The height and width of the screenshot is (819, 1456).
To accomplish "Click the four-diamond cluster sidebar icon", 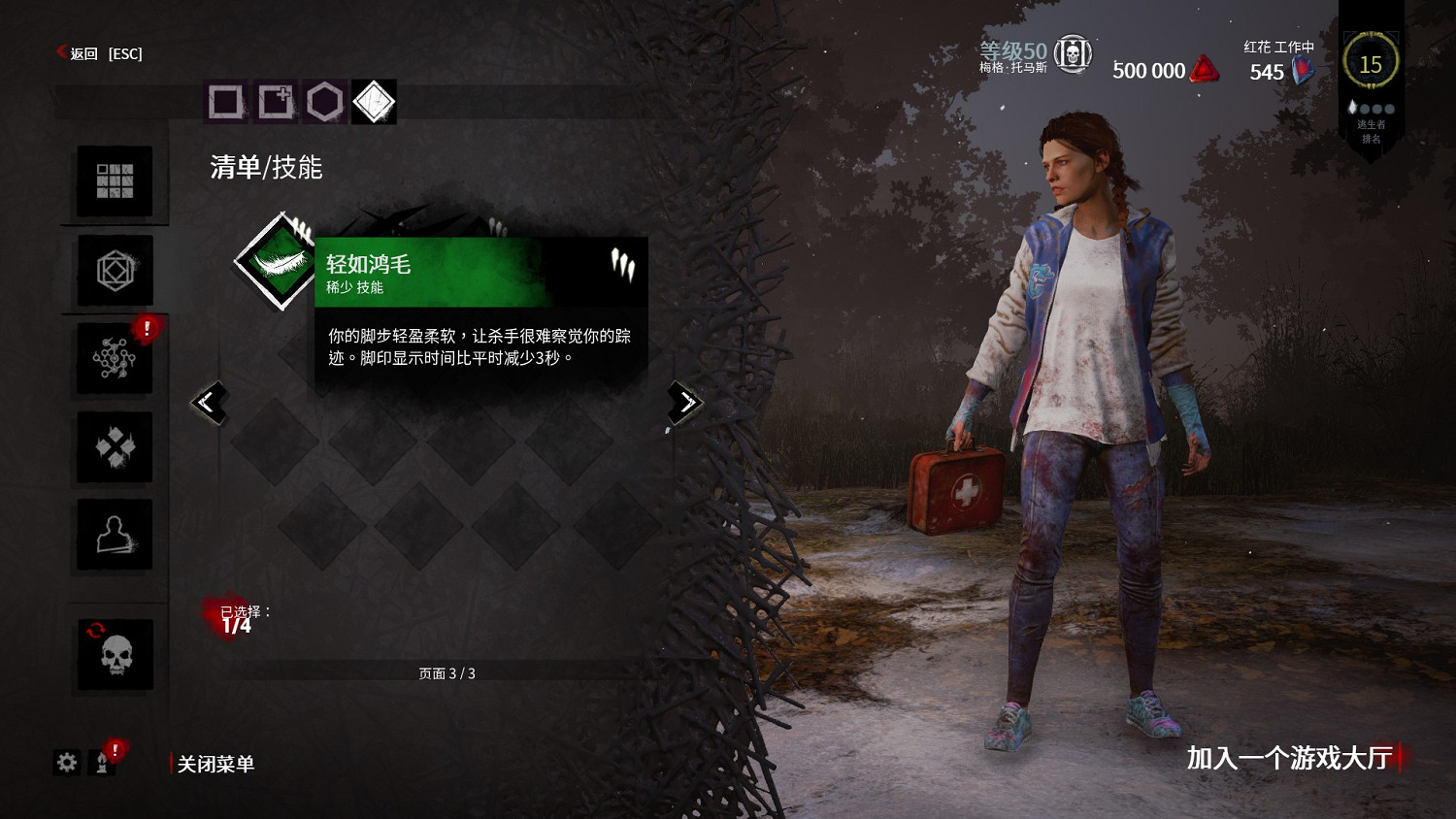I will 115,447.
